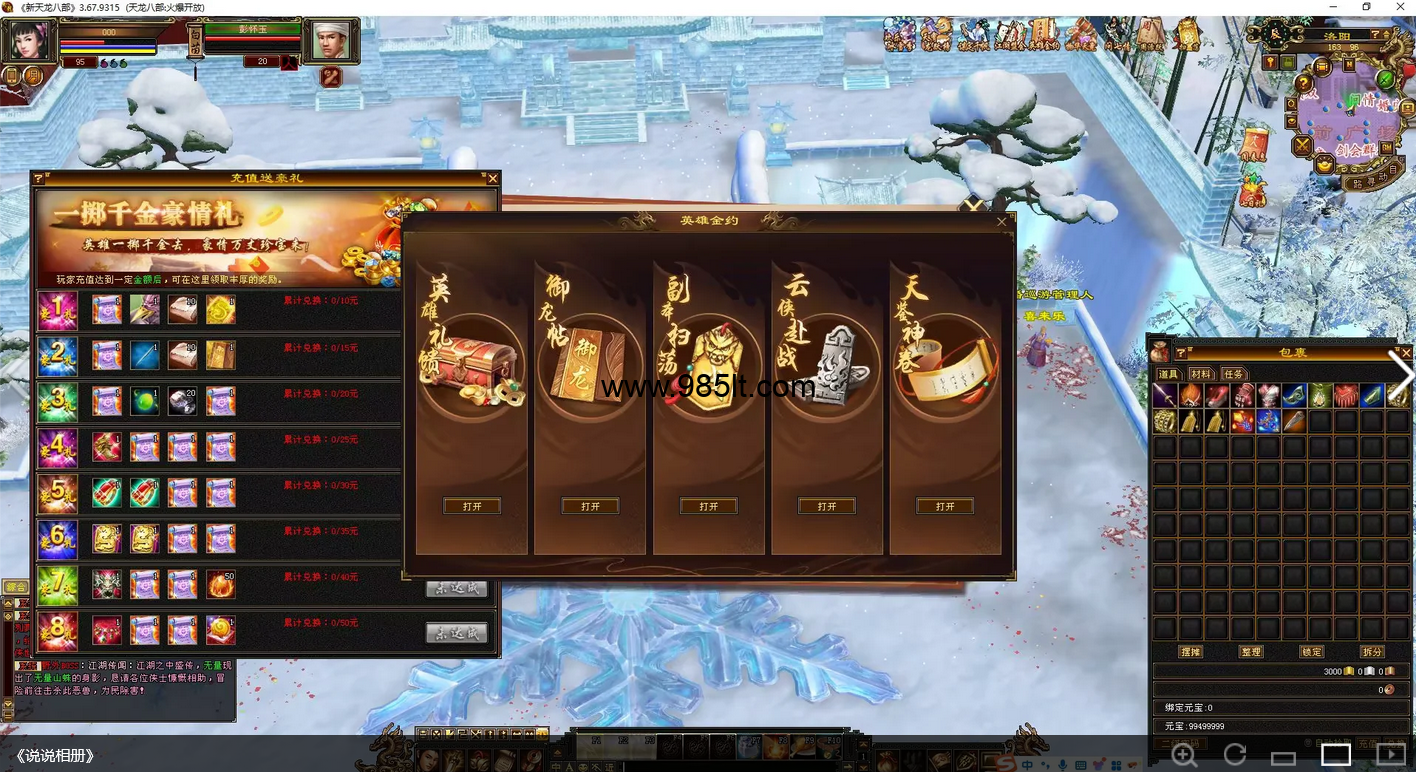The height and width of the screenshot is (772, 1416).
Task: Click 打开 under the 云侠赴战 card
Action: (826, 507)
